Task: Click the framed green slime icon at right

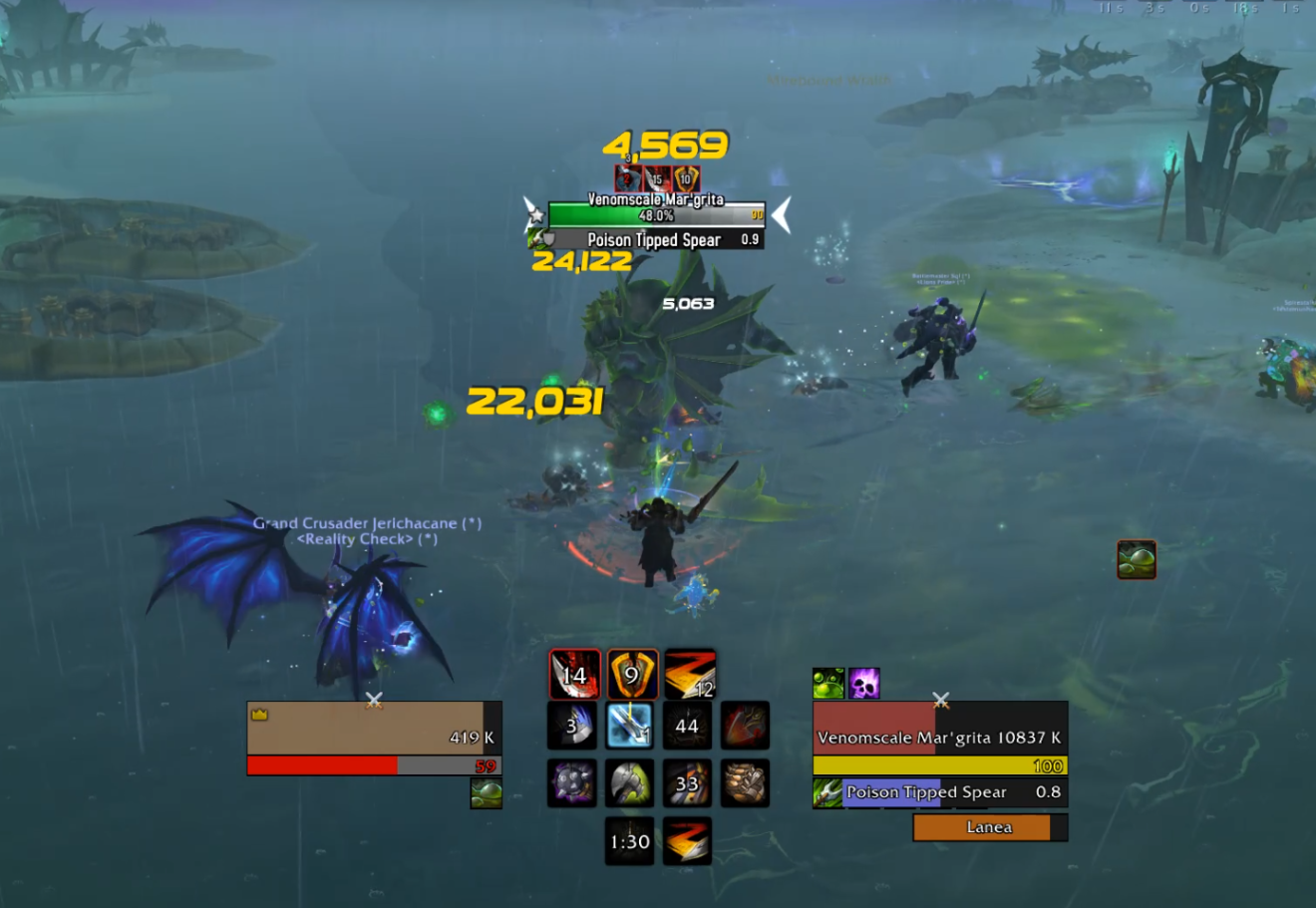Action: pos(1137,560)
